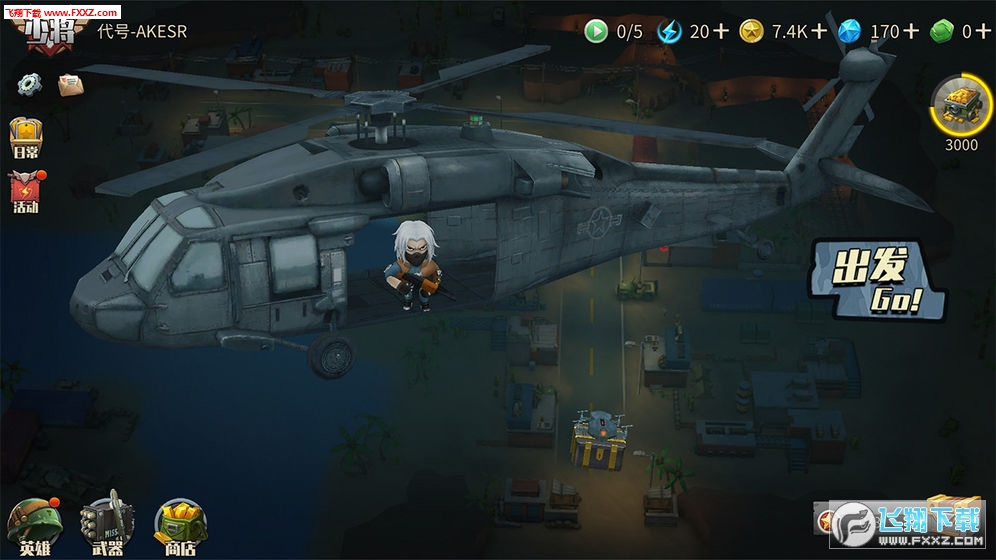Add more lightning energy with the plus
This screenshot has height=560, width=996.
pos(721,31)
